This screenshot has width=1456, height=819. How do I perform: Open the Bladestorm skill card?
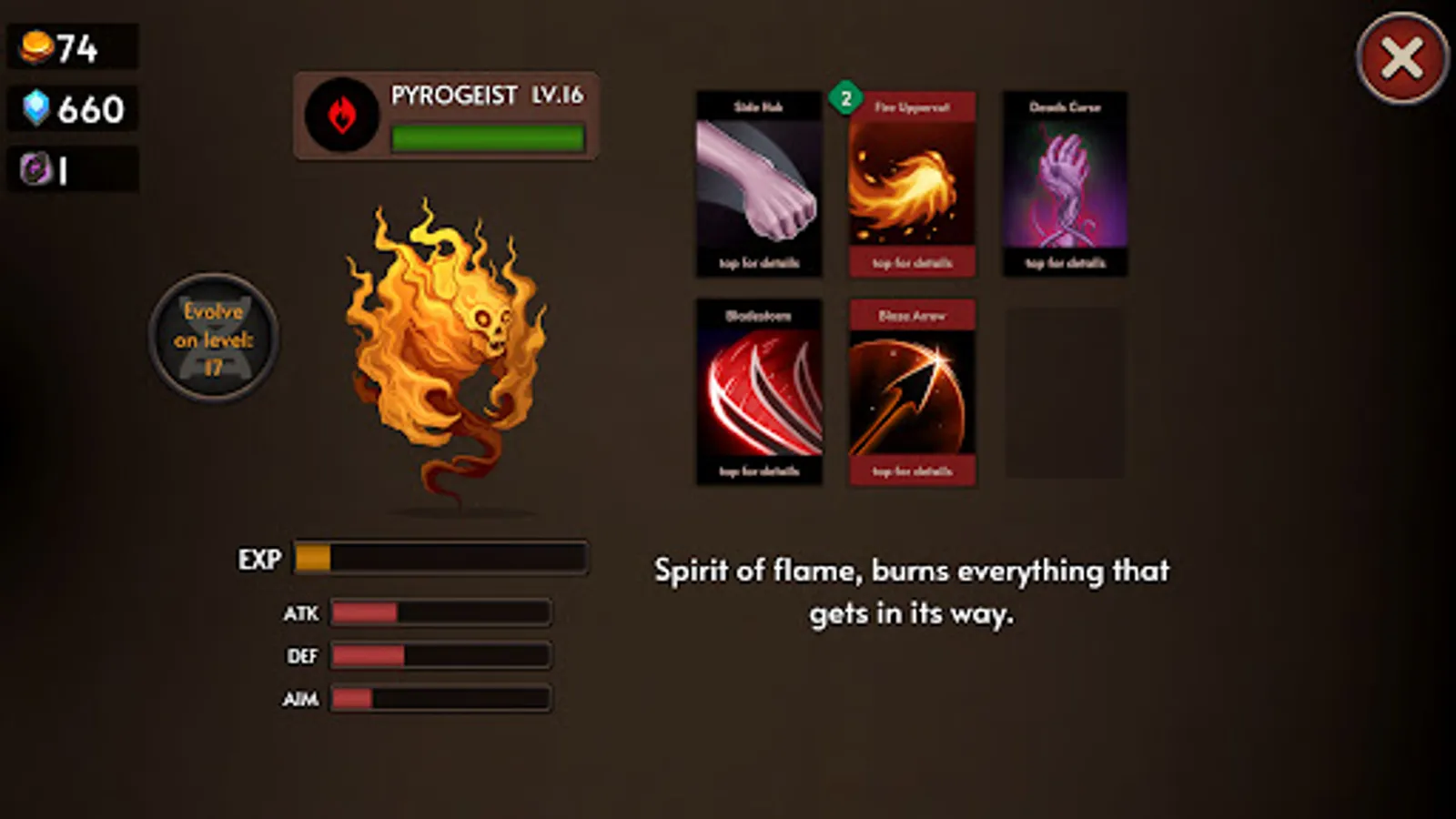759,393
